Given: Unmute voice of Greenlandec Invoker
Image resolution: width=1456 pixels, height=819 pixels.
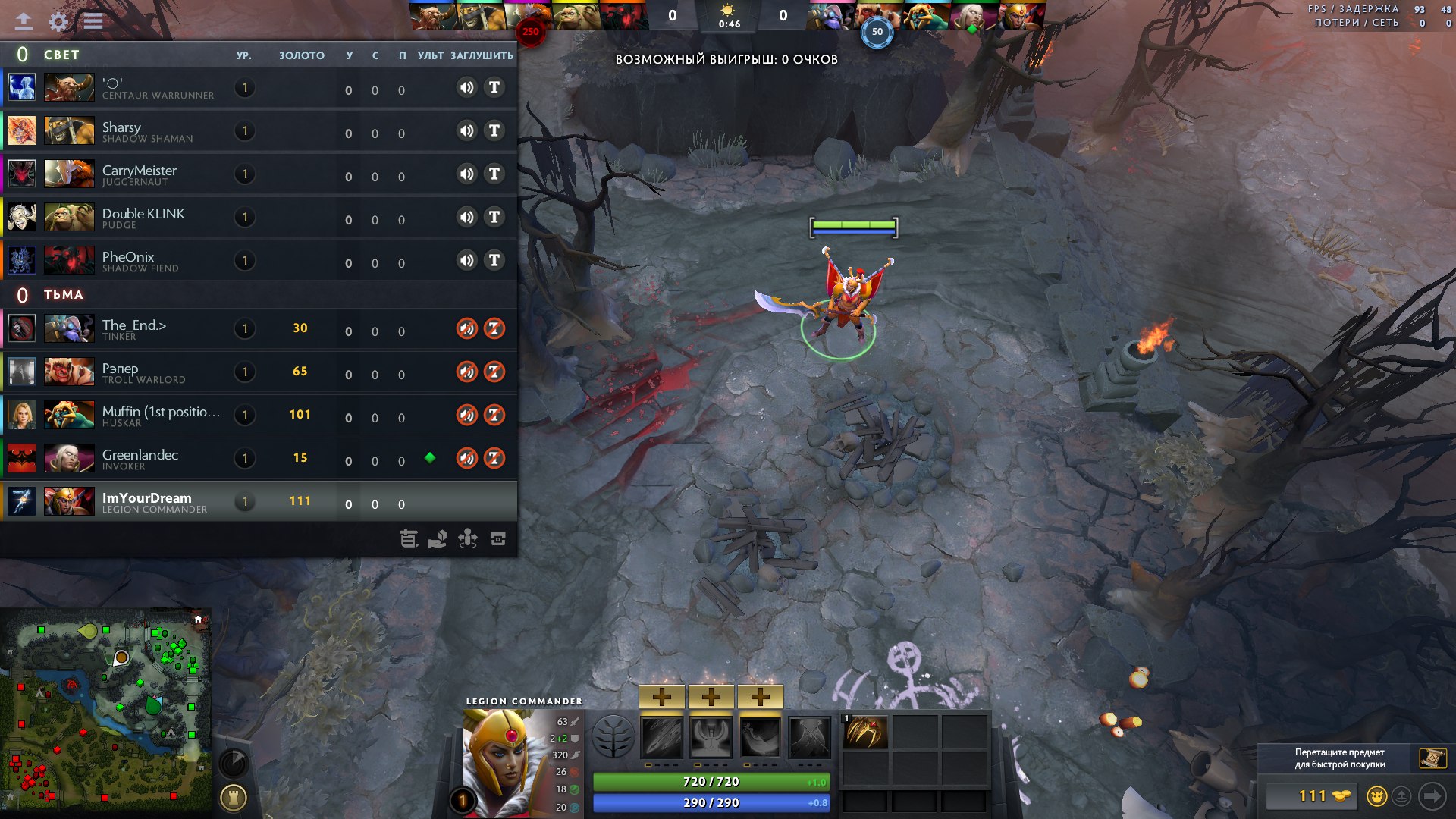Looking at the screenshot, I should [466, 458].
